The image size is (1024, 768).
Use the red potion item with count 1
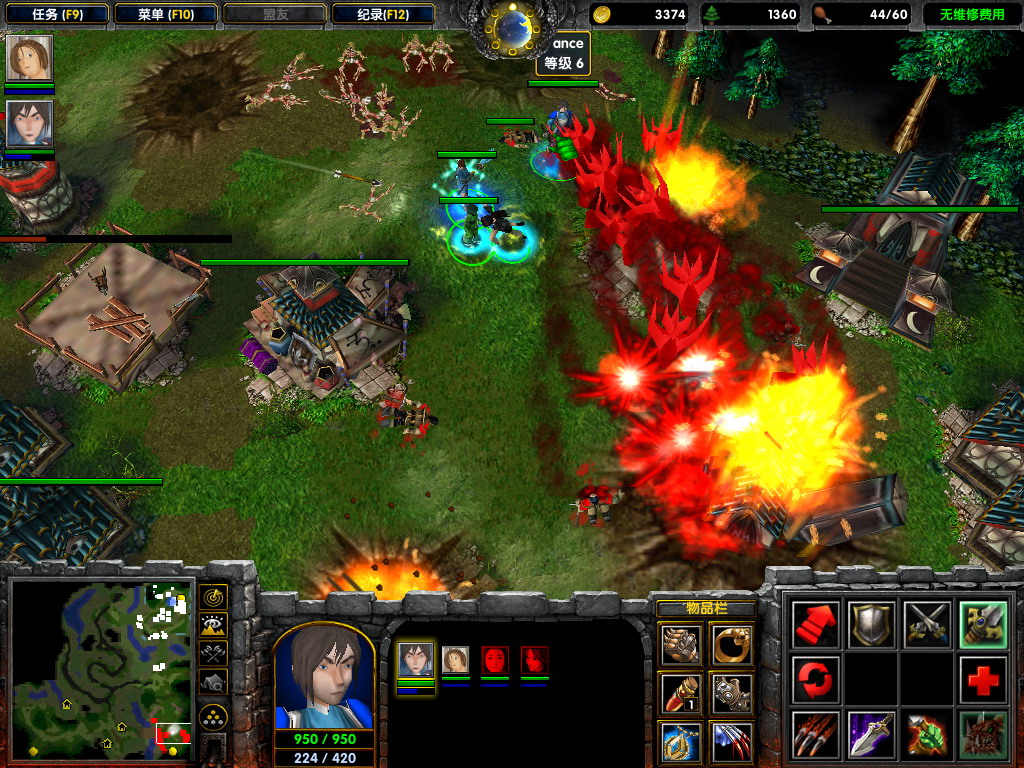(680, 692)
